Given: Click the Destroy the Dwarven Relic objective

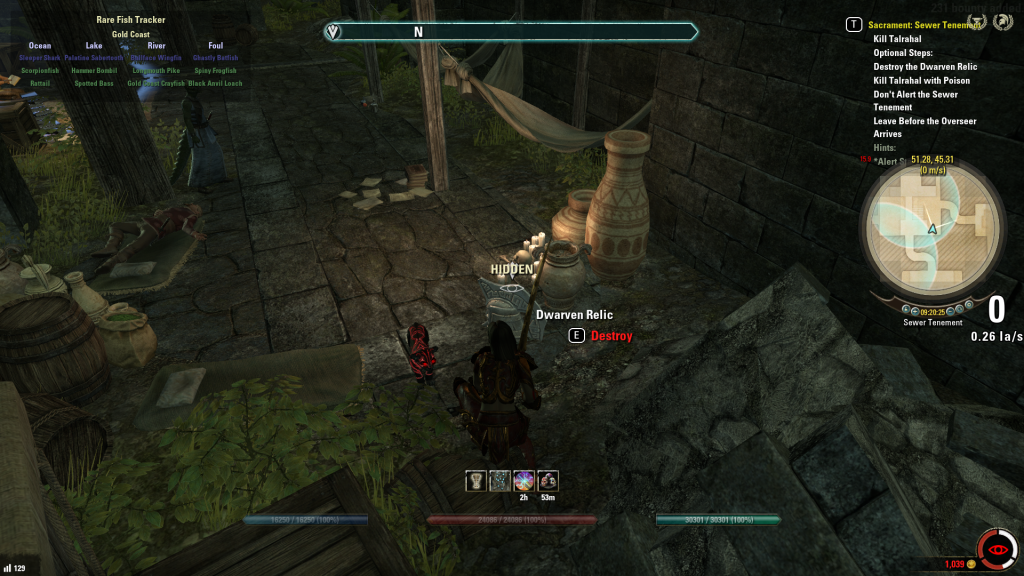Looking at the screenshot, I should tap(925, 67).
